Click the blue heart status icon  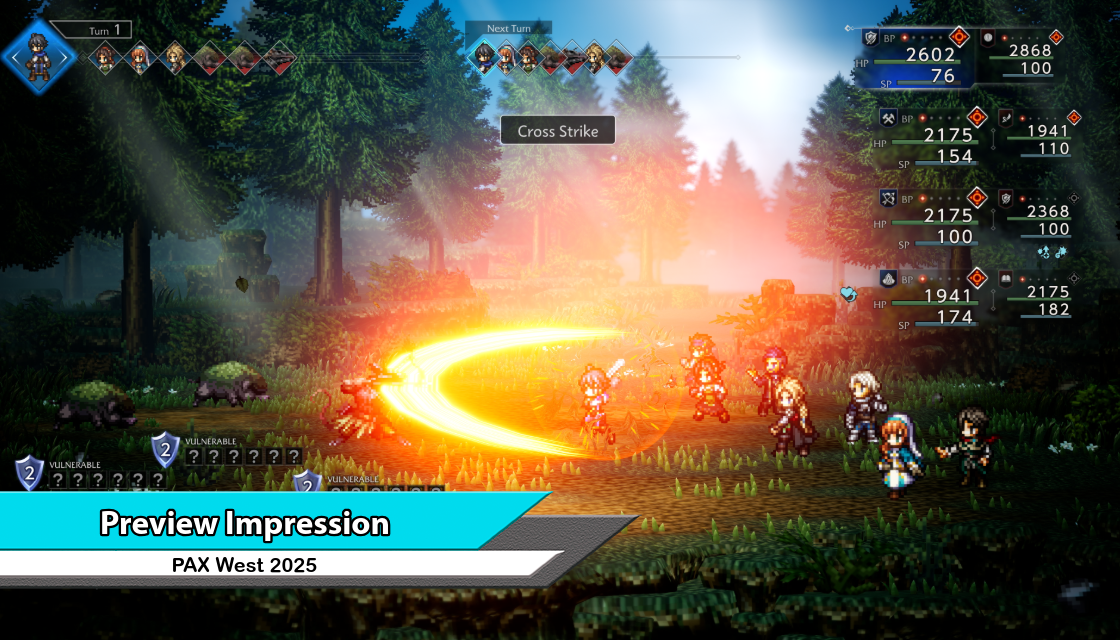click(x=848, y=294)
